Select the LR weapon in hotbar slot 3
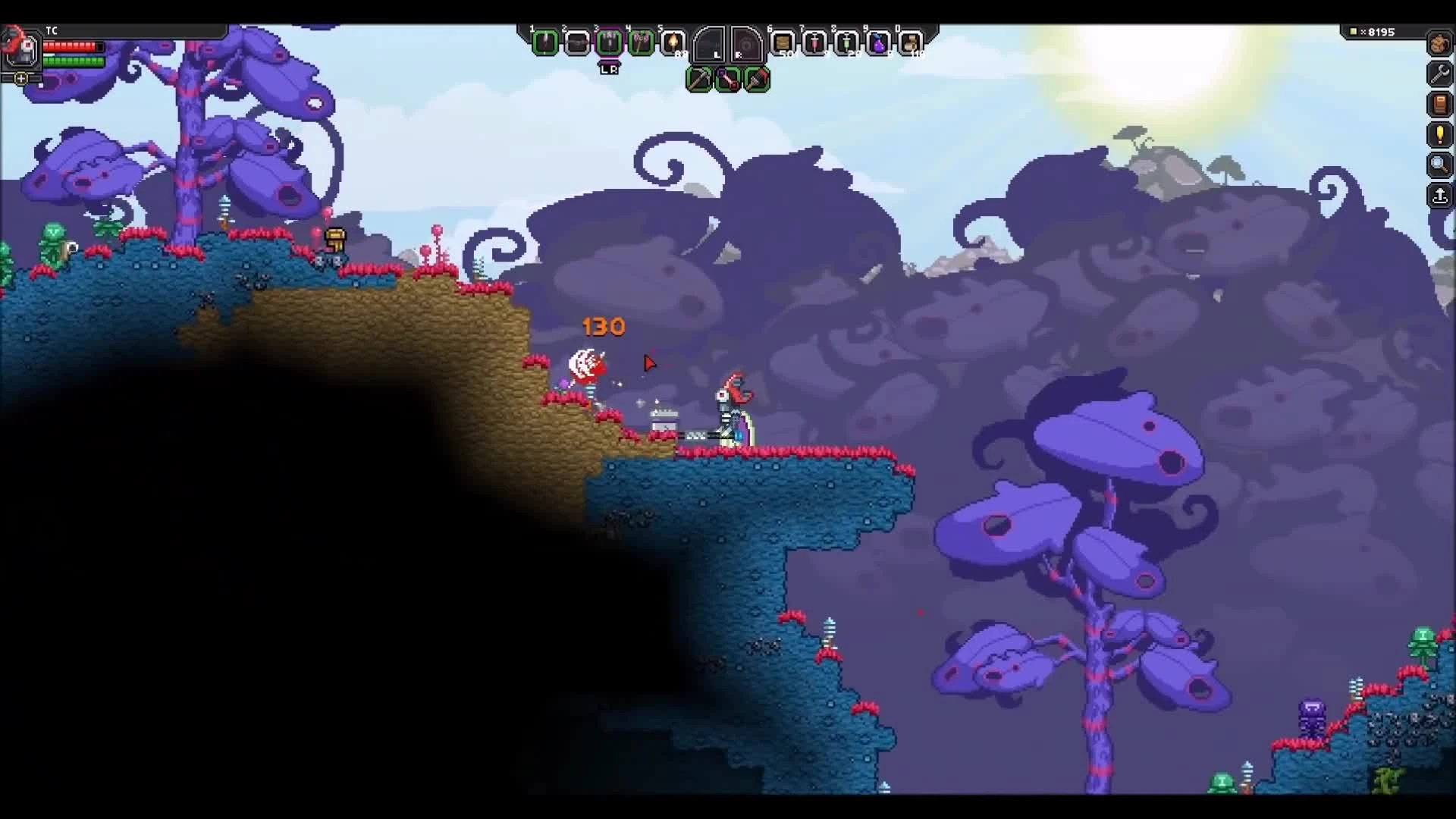Screen dimensions: 1456x819 pos(610,44)
